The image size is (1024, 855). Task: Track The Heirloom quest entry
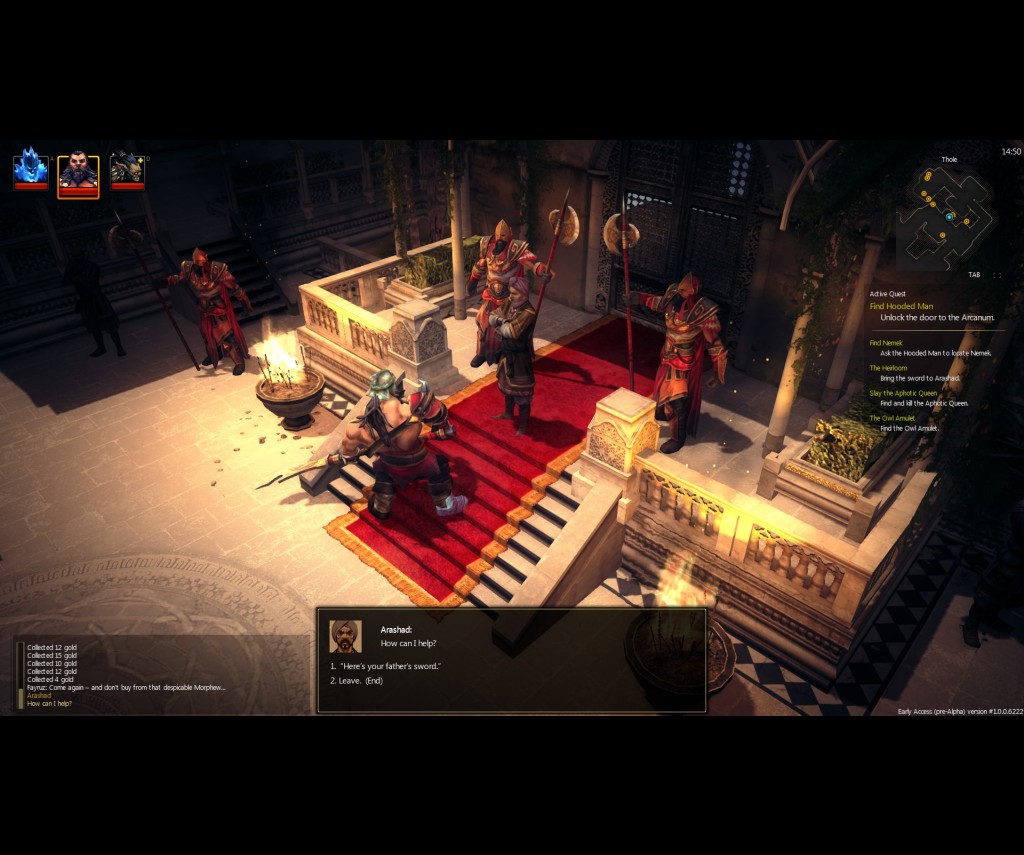(888, 368)
